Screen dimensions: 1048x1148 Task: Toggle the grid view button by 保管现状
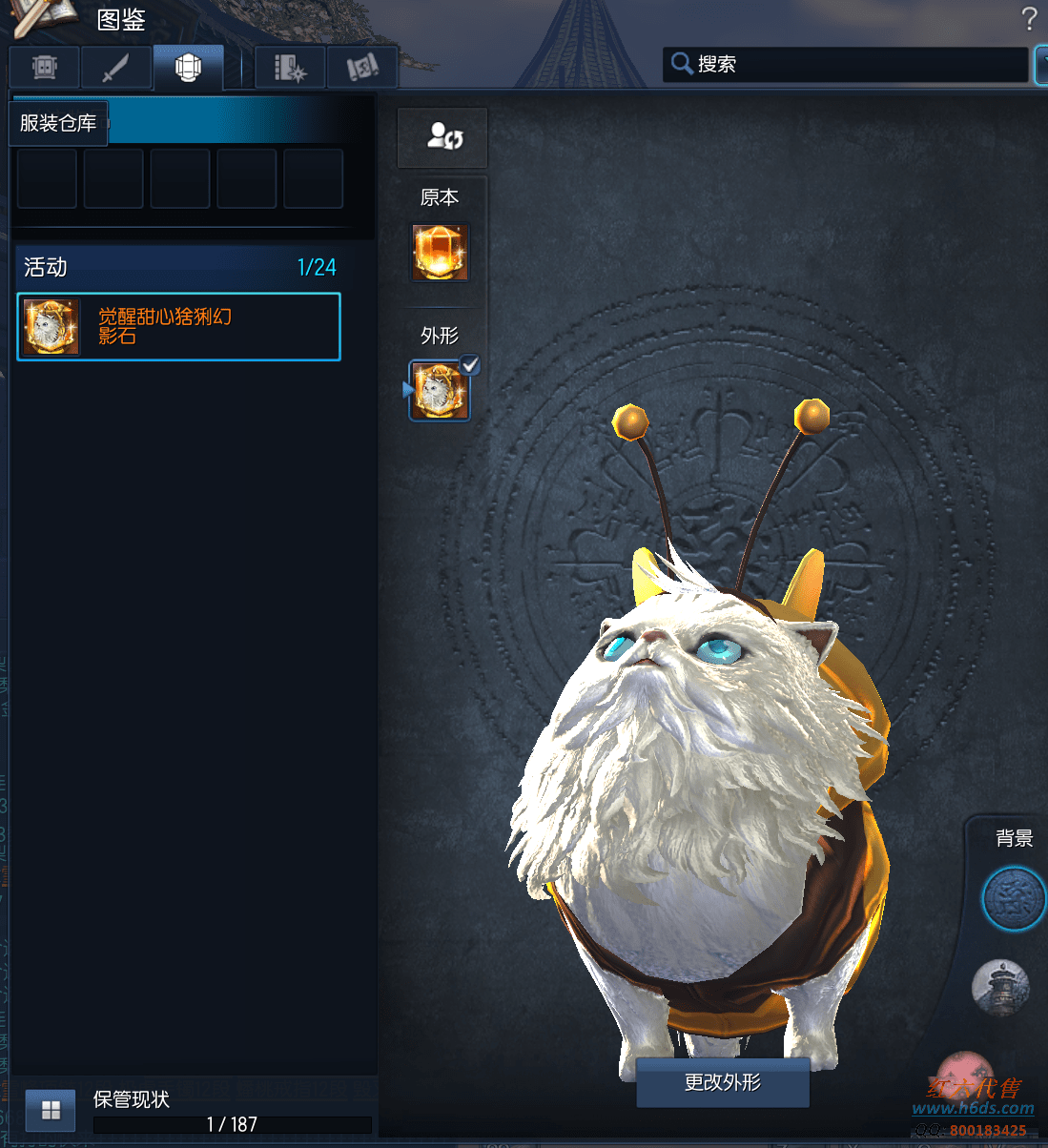click(x=51, y=1110)
